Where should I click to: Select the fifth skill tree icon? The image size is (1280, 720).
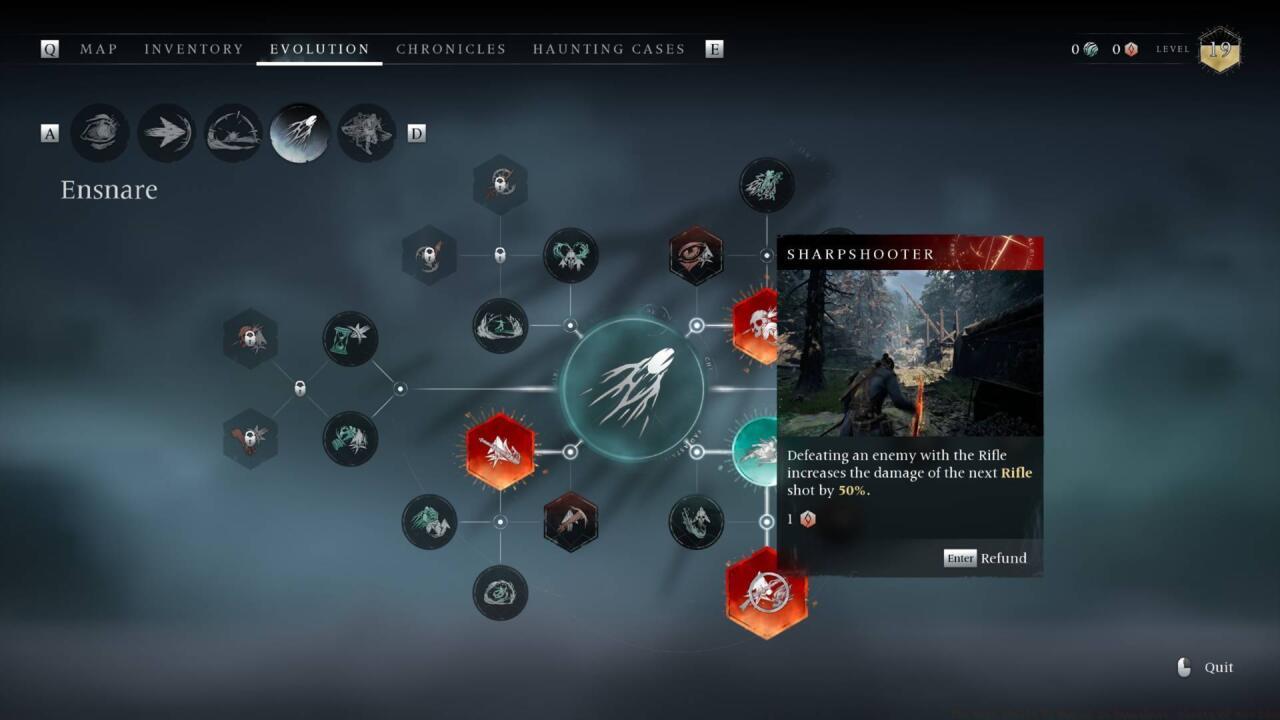366,133
